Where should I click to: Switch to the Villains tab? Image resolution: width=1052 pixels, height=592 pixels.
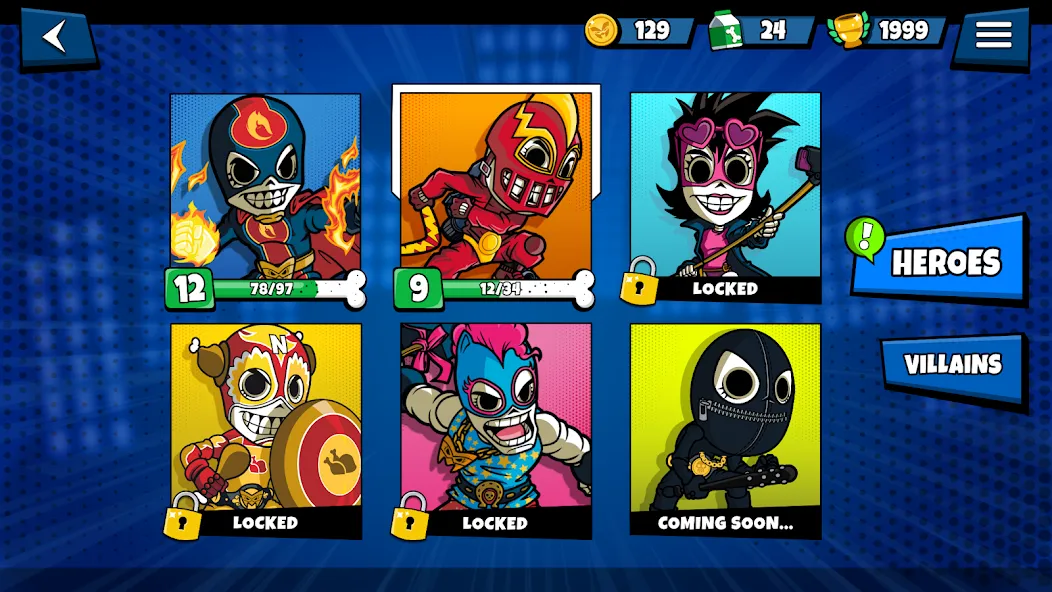(952, 365)
